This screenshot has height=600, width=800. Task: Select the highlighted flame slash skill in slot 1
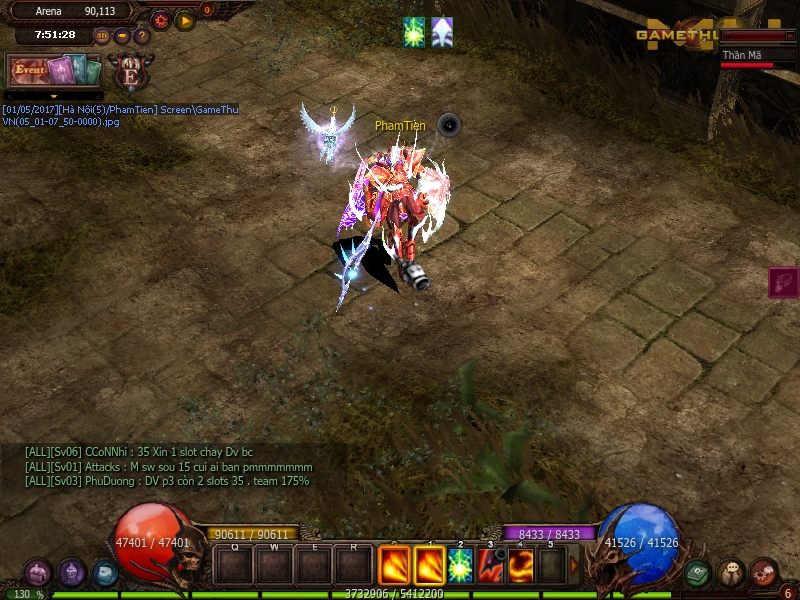point(429,566)
